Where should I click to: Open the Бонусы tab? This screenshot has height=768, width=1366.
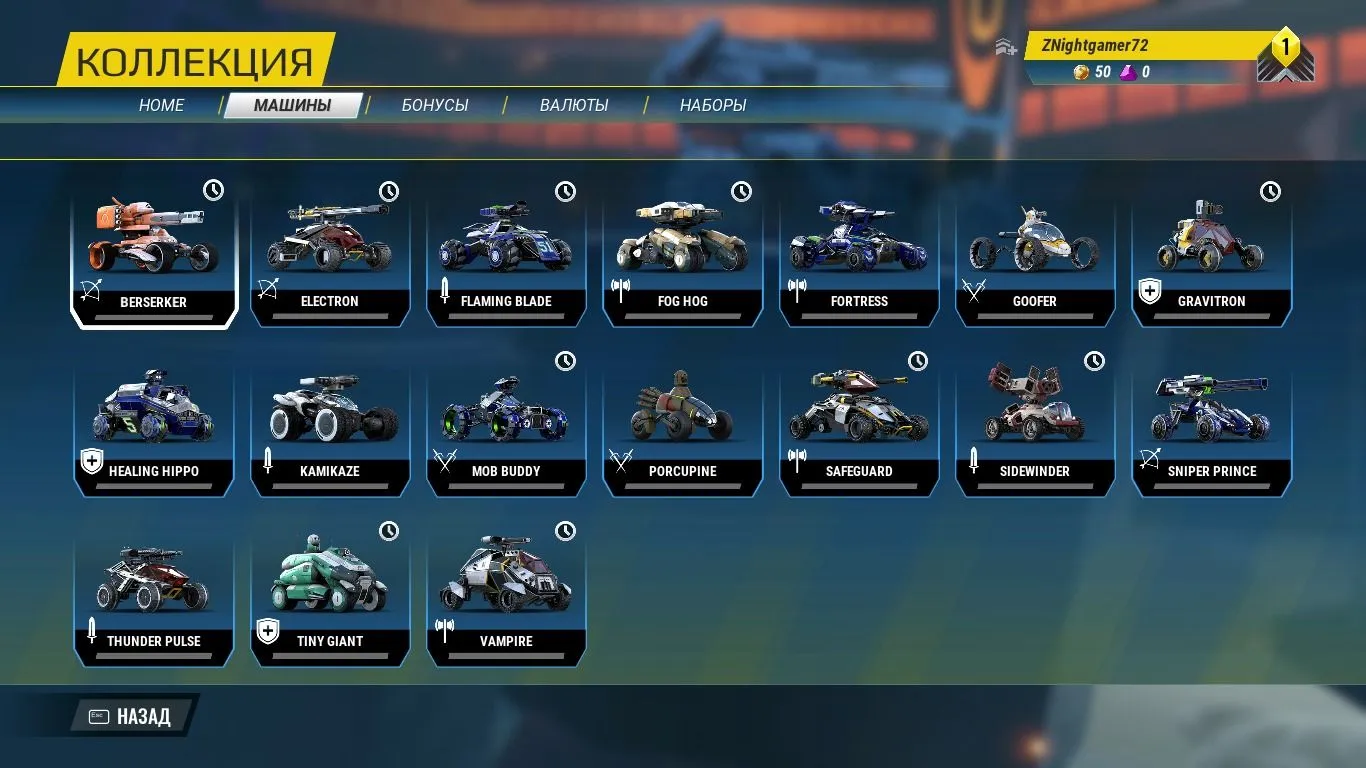click(x=435, y=105)
